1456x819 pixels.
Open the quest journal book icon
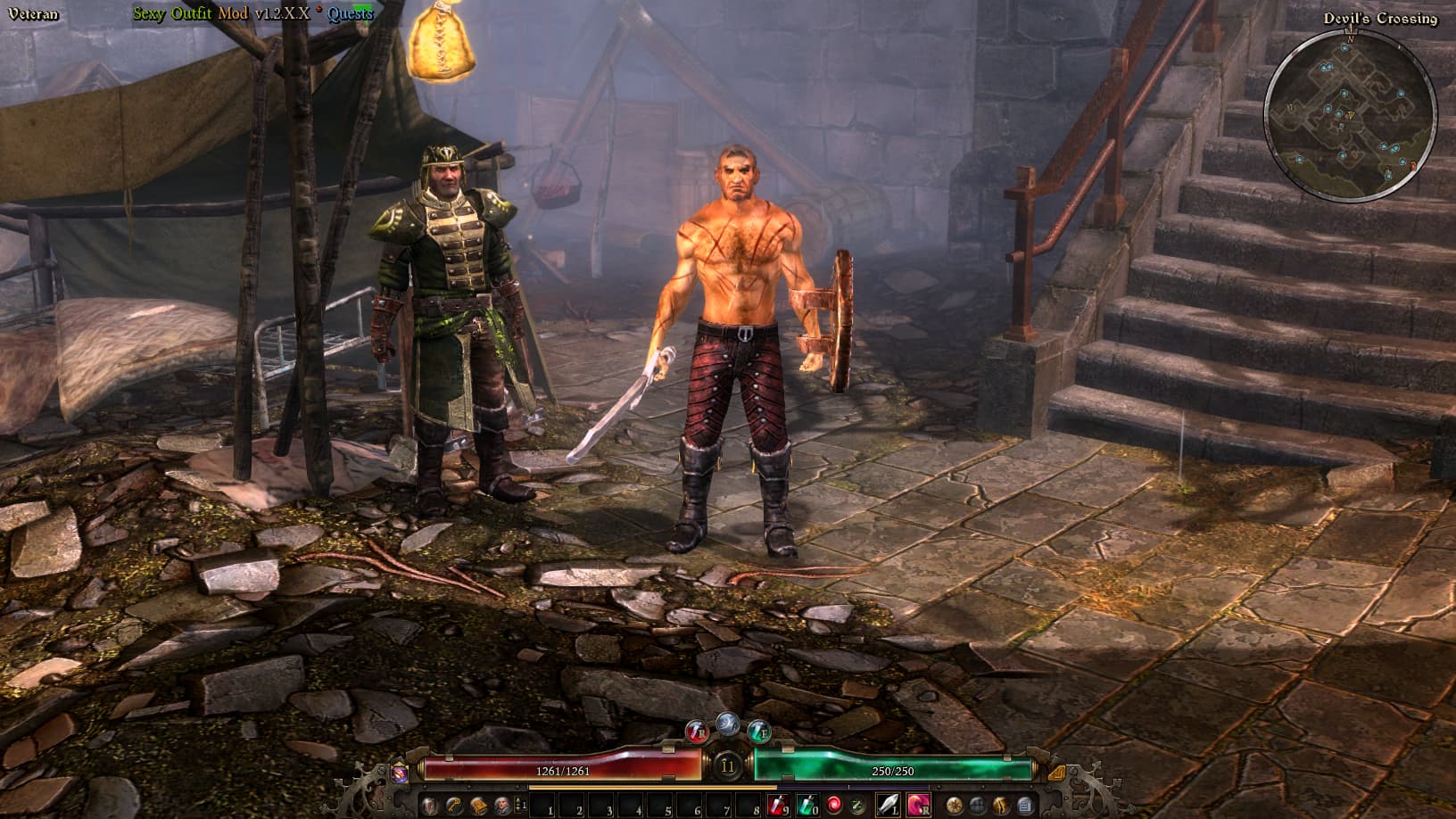click(478, 806)
